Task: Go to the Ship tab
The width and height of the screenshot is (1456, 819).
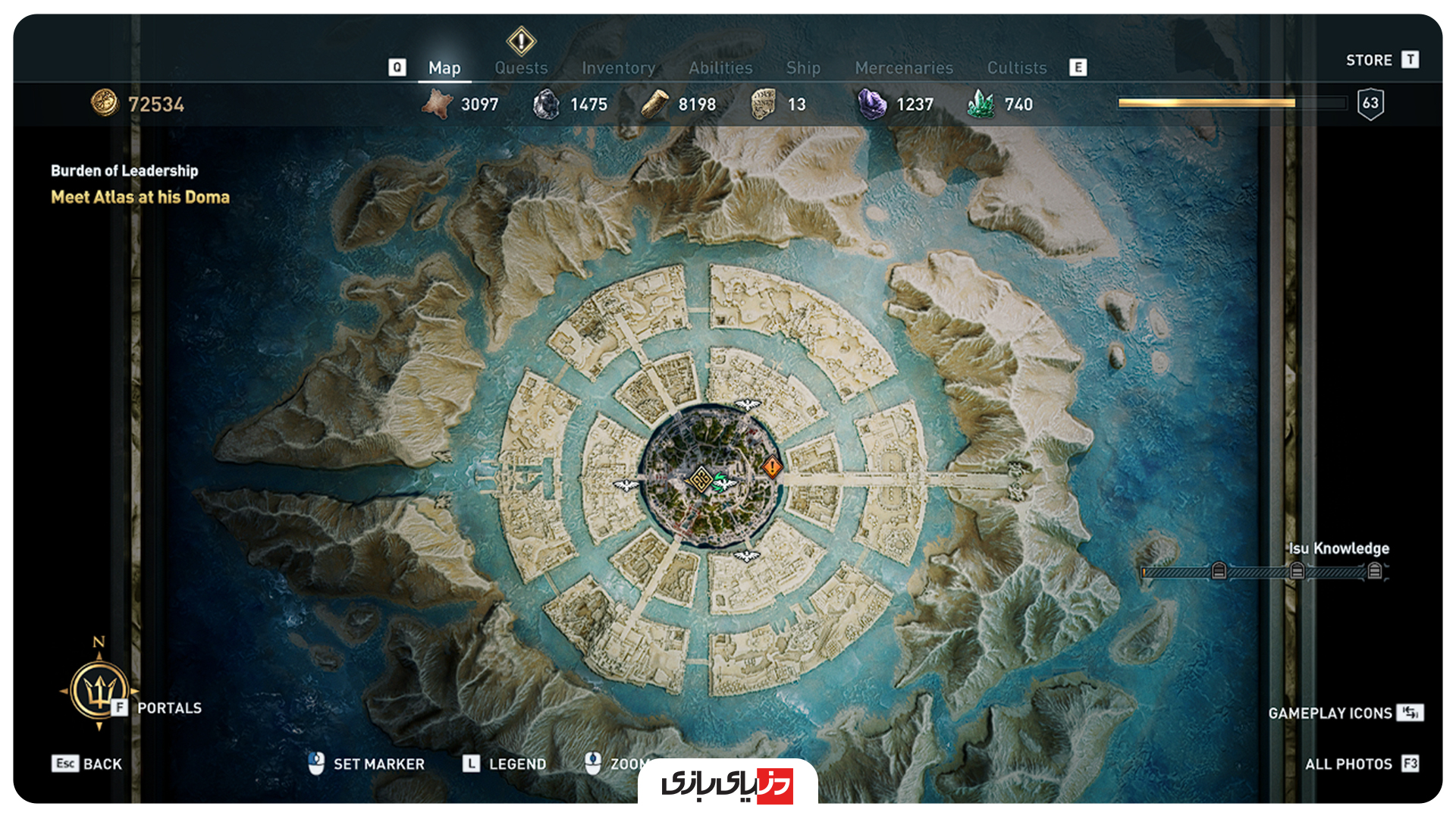Action: point(803,68)
